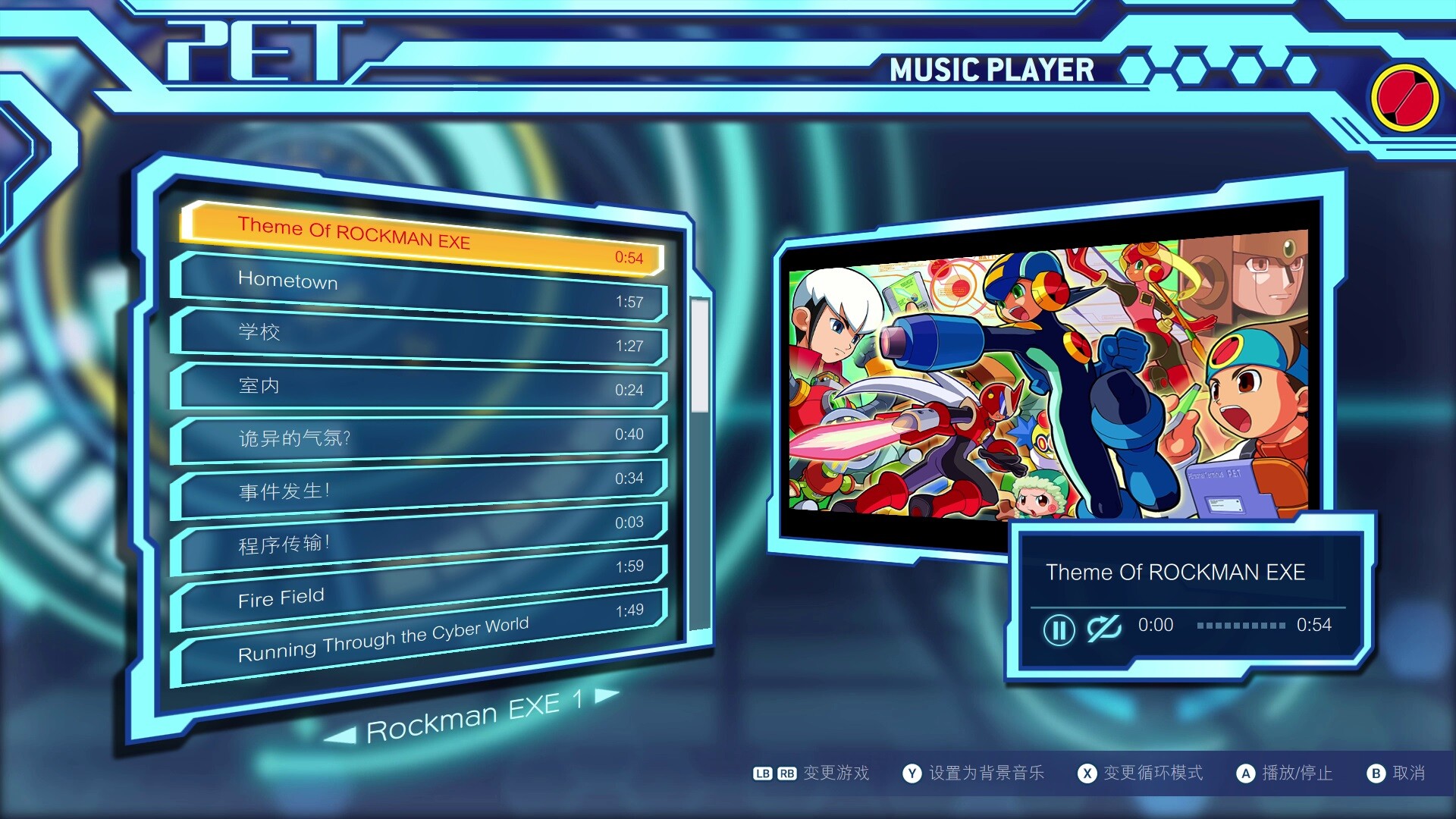Click the X button icon for loop mode
This screenshot has width=1456, height=819.
tap(1088, 774)
